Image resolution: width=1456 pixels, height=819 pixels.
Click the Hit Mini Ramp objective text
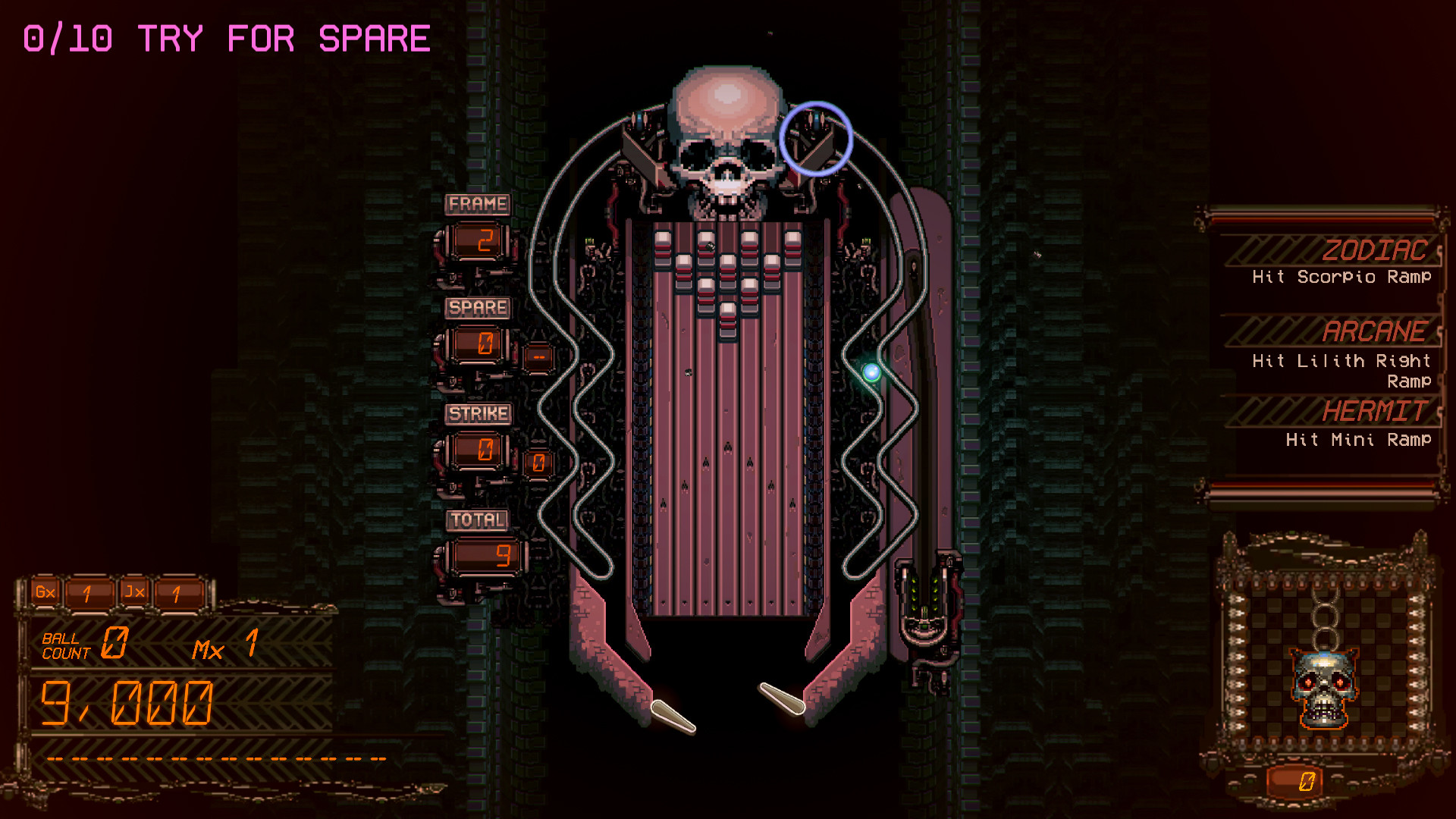(1357, 440)
